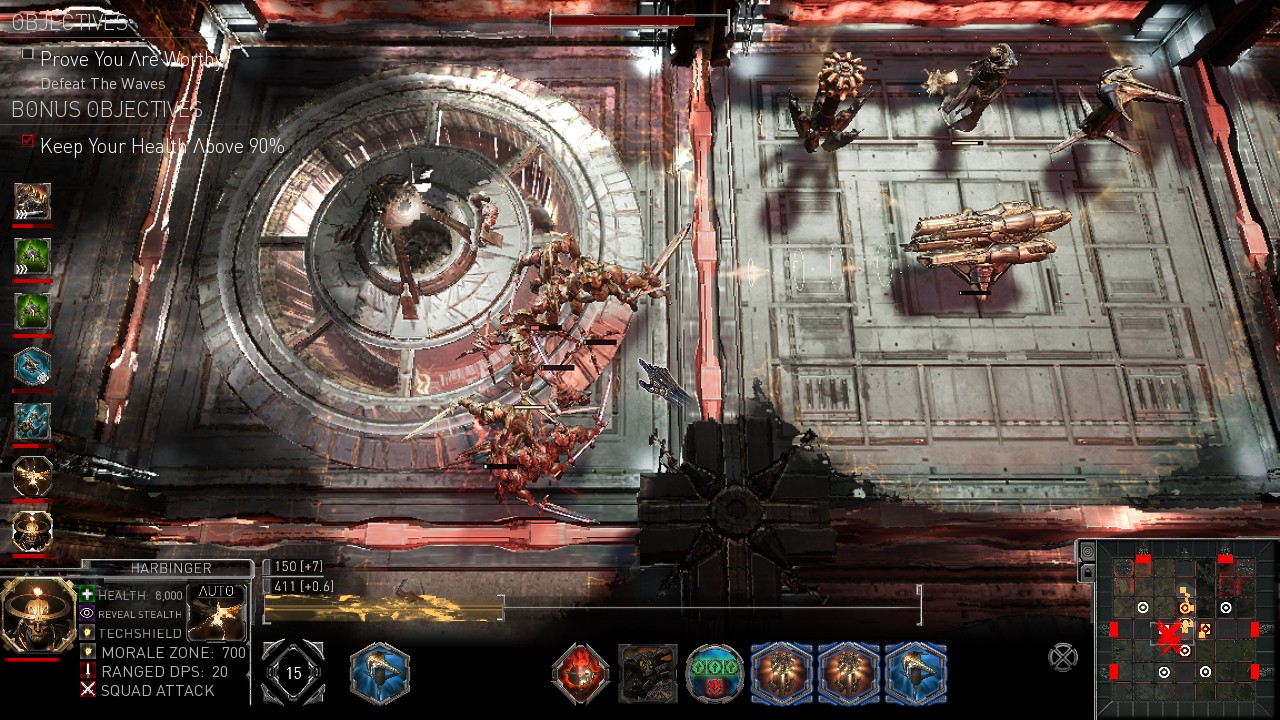The height and width of the screenshot is (720, 1280).
Task: Select the topmost unit portrait in the left sidebar
Action: pyautogui.click(x=31, y=201)
